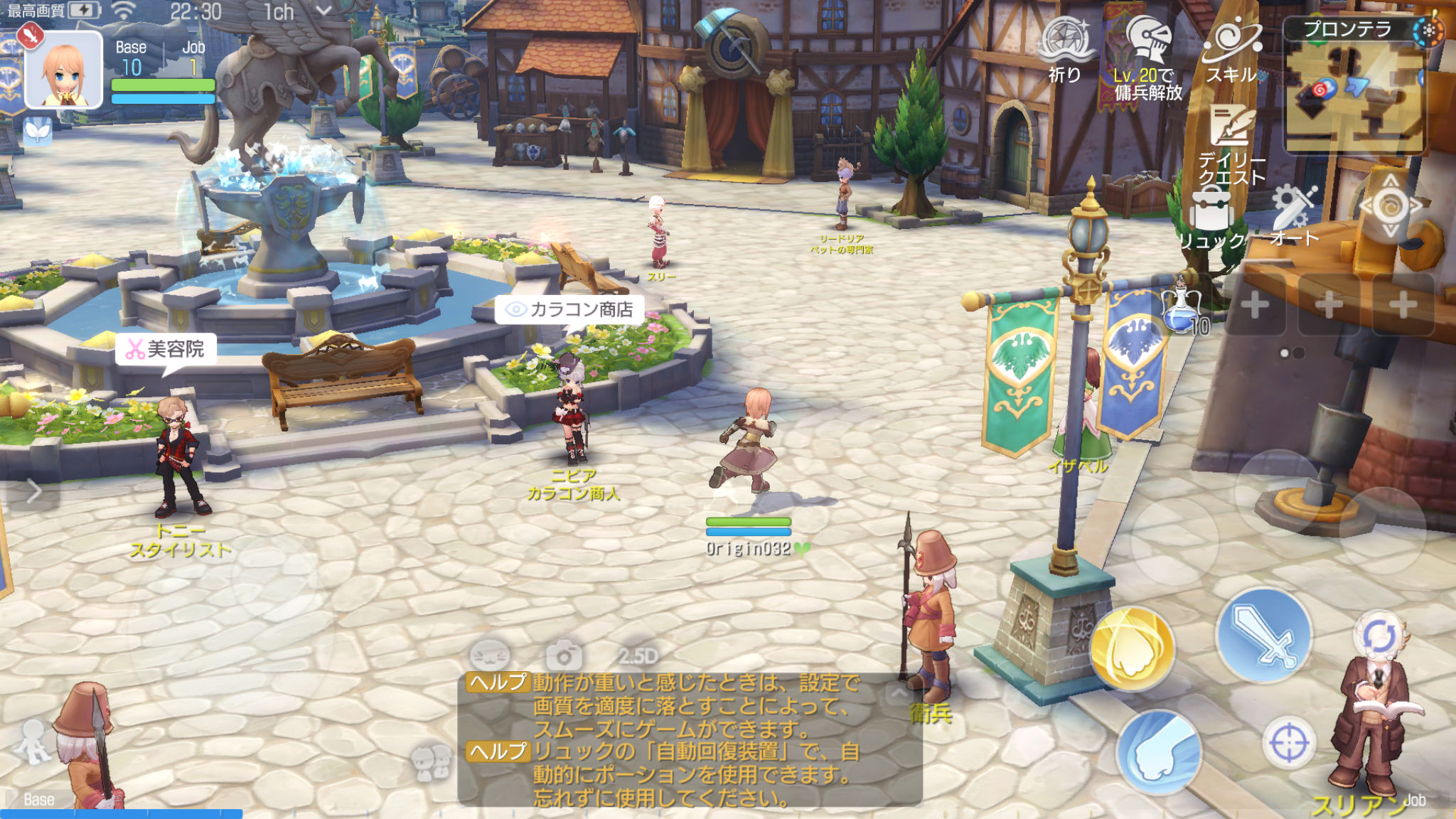This screenshot has height=819, width=1456.
Task: Open the 1ch channel dropdown
Action: coord(297,11)
